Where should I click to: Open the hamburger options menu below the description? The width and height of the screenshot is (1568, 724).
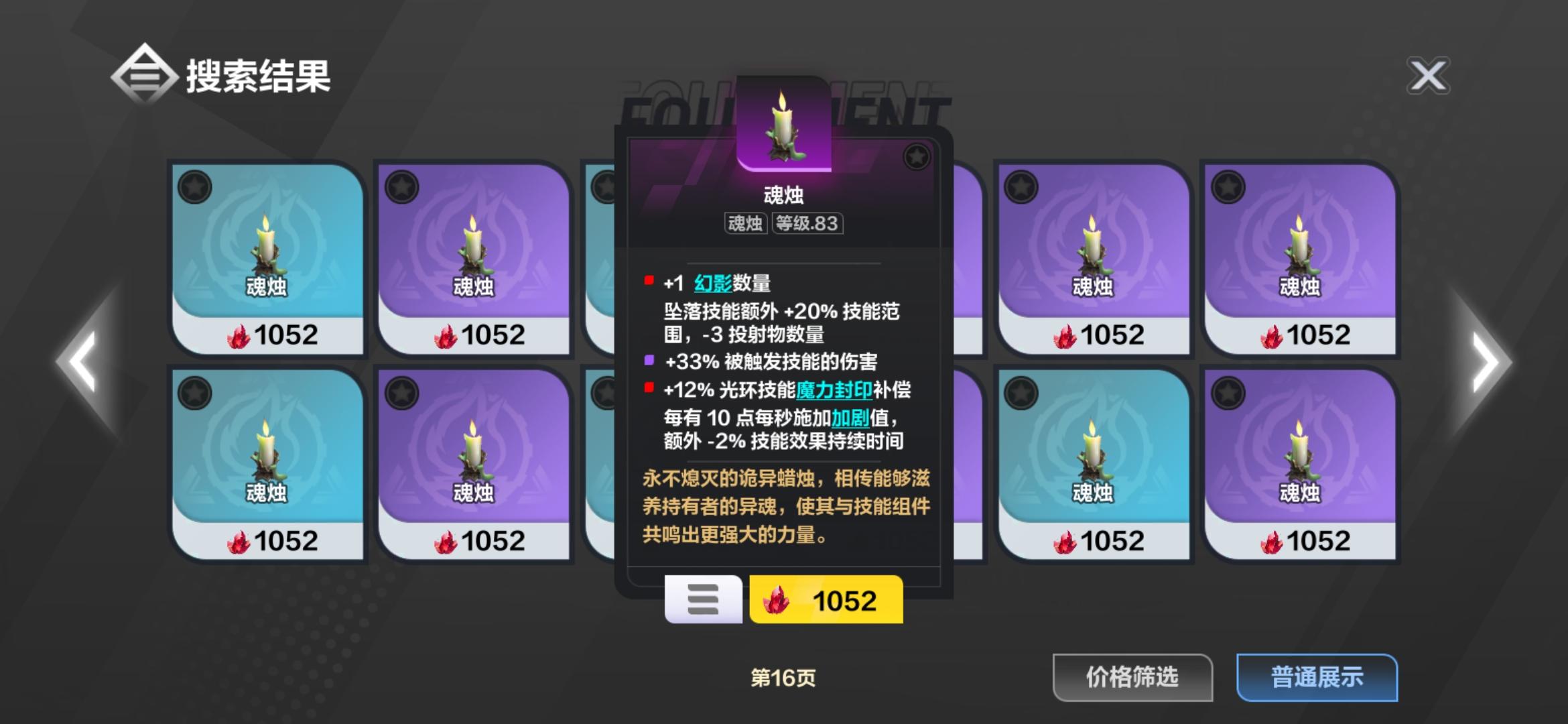click(x=703, y=601)
